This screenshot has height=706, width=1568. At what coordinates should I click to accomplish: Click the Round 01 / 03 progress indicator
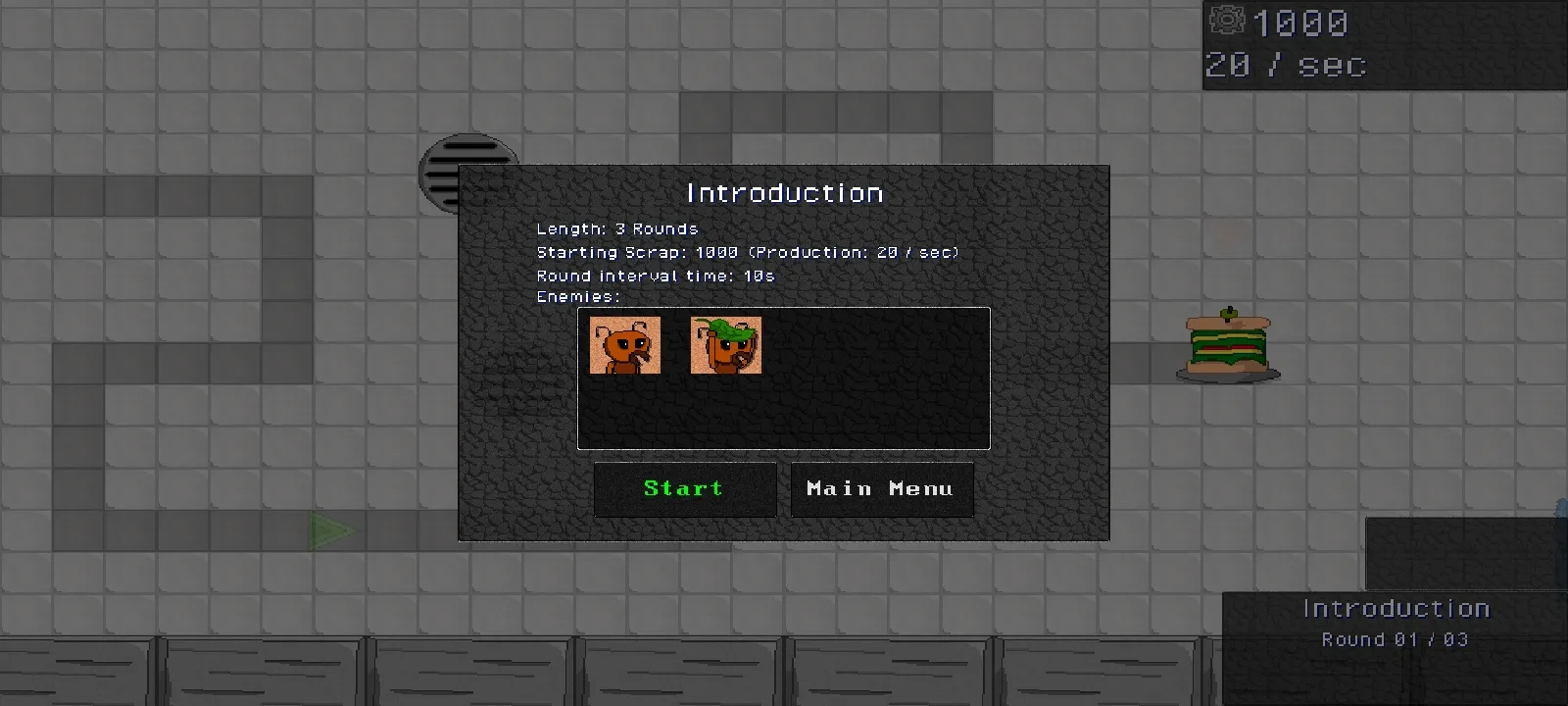[1394, 638]
